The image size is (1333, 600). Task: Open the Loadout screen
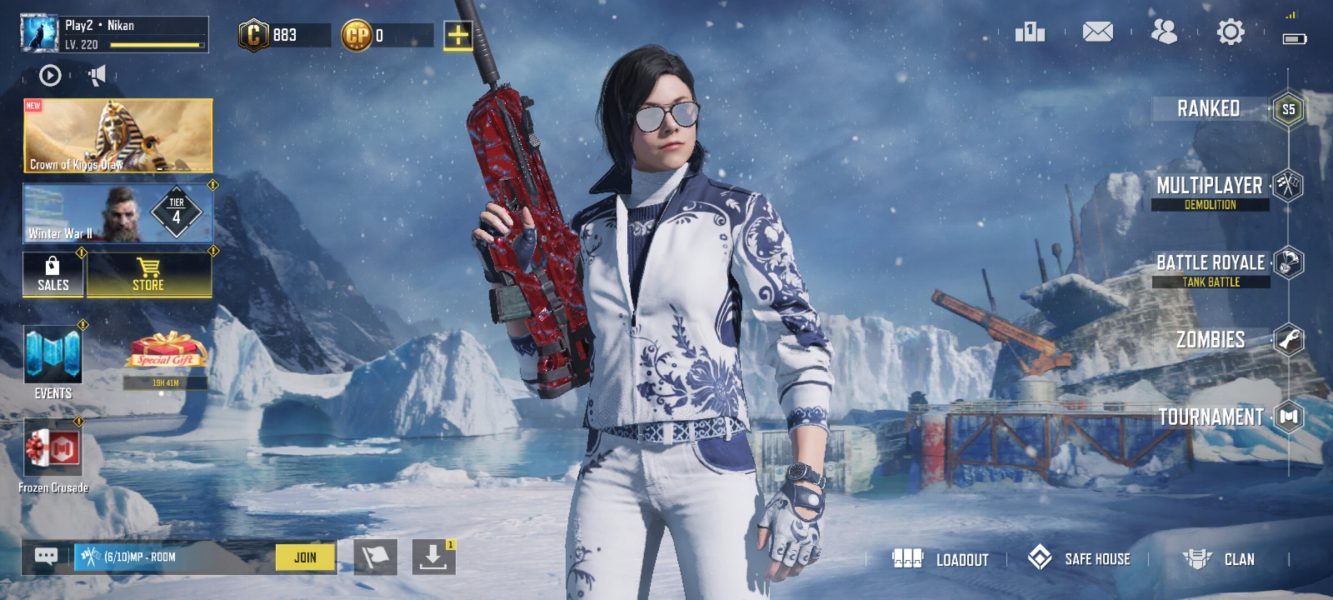[x=941, y=559]
